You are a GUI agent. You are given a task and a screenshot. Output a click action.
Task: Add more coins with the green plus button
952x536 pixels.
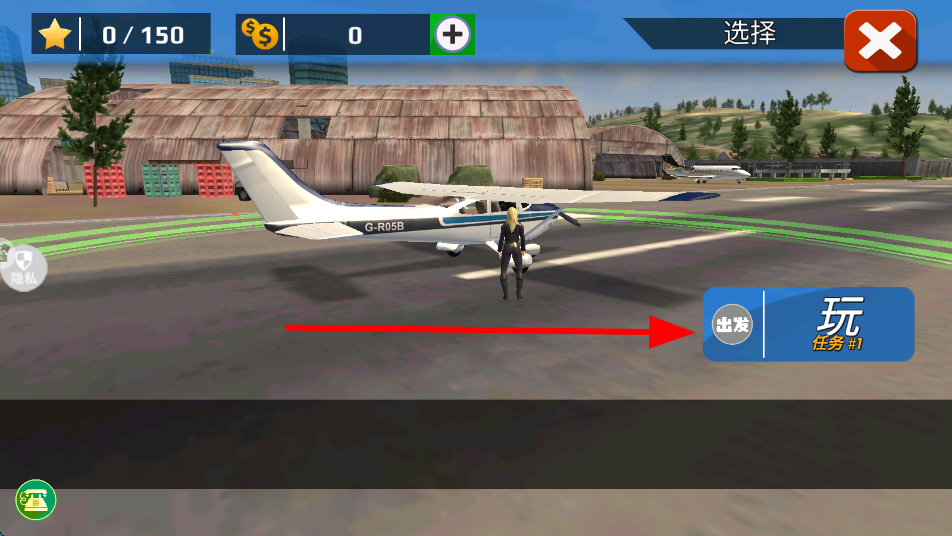452,35
